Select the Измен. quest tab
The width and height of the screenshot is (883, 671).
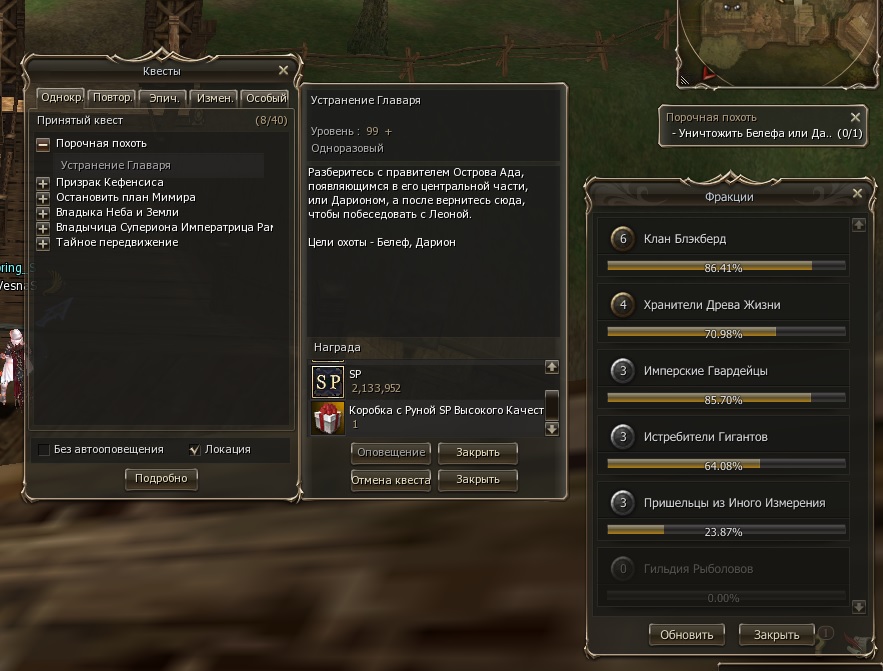tap(215, 98)
